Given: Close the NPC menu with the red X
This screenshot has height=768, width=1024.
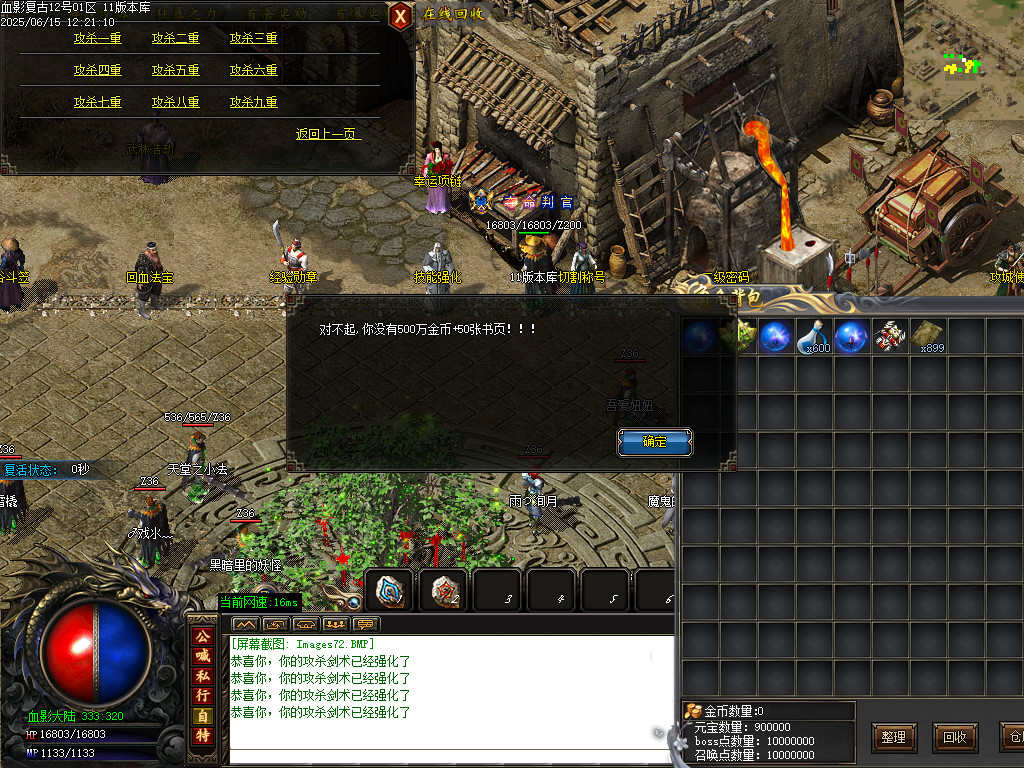Looking at the screenshot, I should 400,16.
